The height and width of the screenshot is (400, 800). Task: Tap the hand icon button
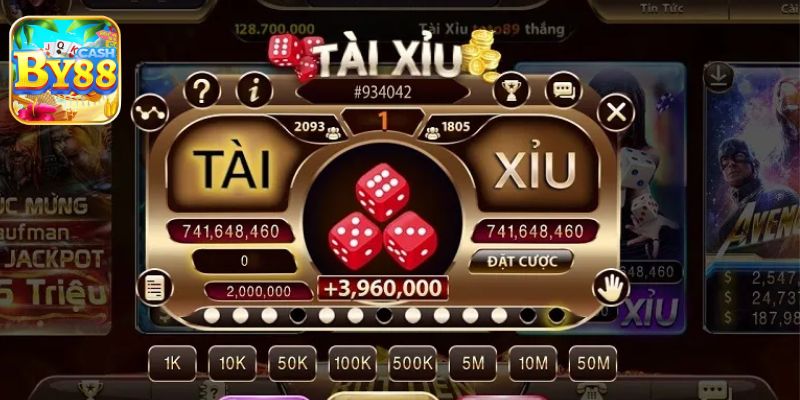click(610, 288)
